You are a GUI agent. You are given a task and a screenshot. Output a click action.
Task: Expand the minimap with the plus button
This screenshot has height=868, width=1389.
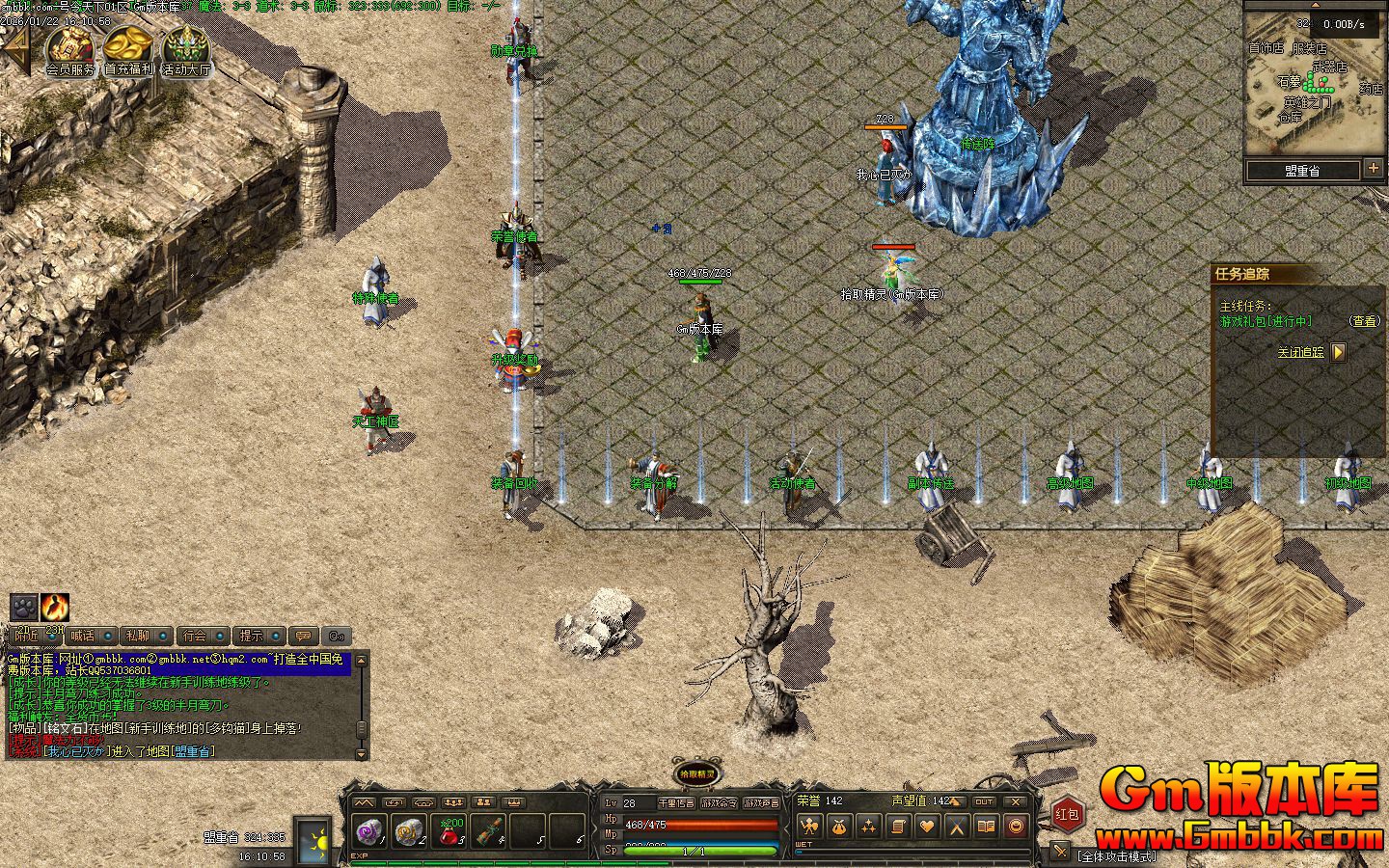1373,169
